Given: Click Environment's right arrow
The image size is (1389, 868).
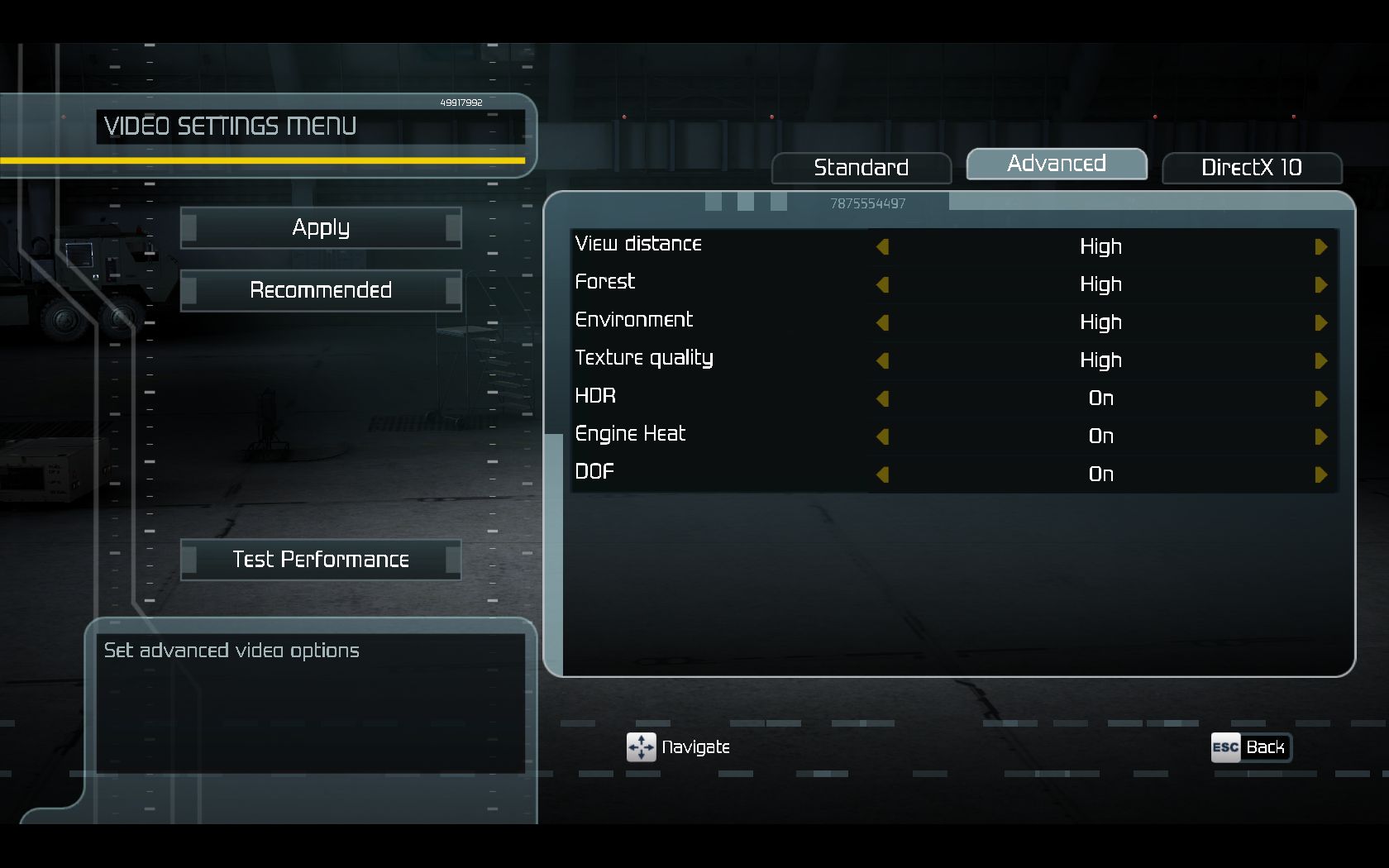Looking at the screenshot, I should [1320, 323].
